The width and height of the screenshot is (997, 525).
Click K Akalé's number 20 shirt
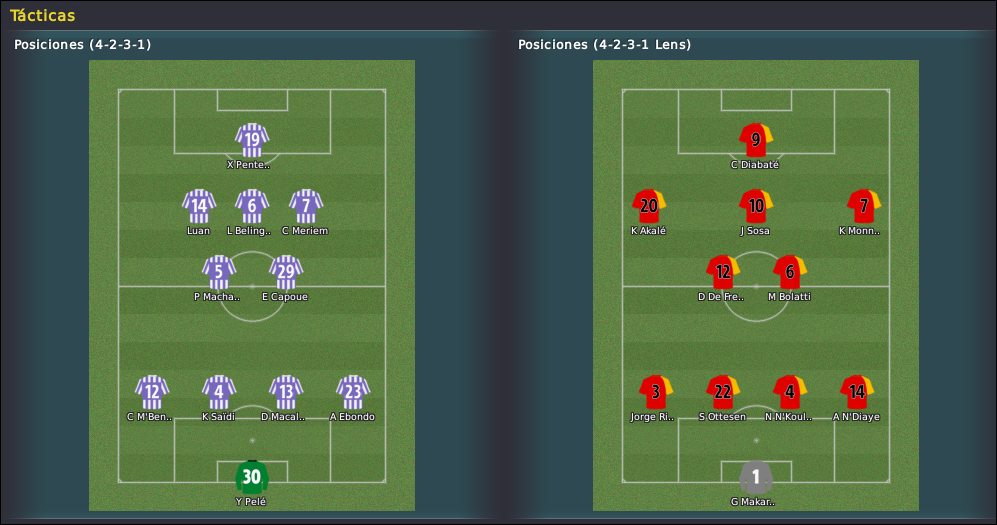coord(649,206)
